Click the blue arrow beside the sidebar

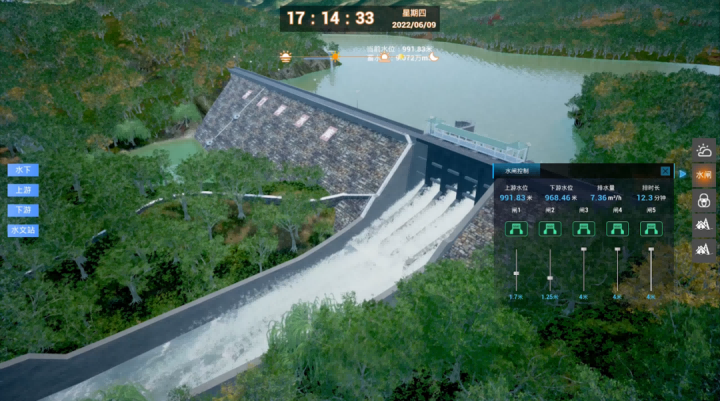pyautogui.click(x=683, y=174)
